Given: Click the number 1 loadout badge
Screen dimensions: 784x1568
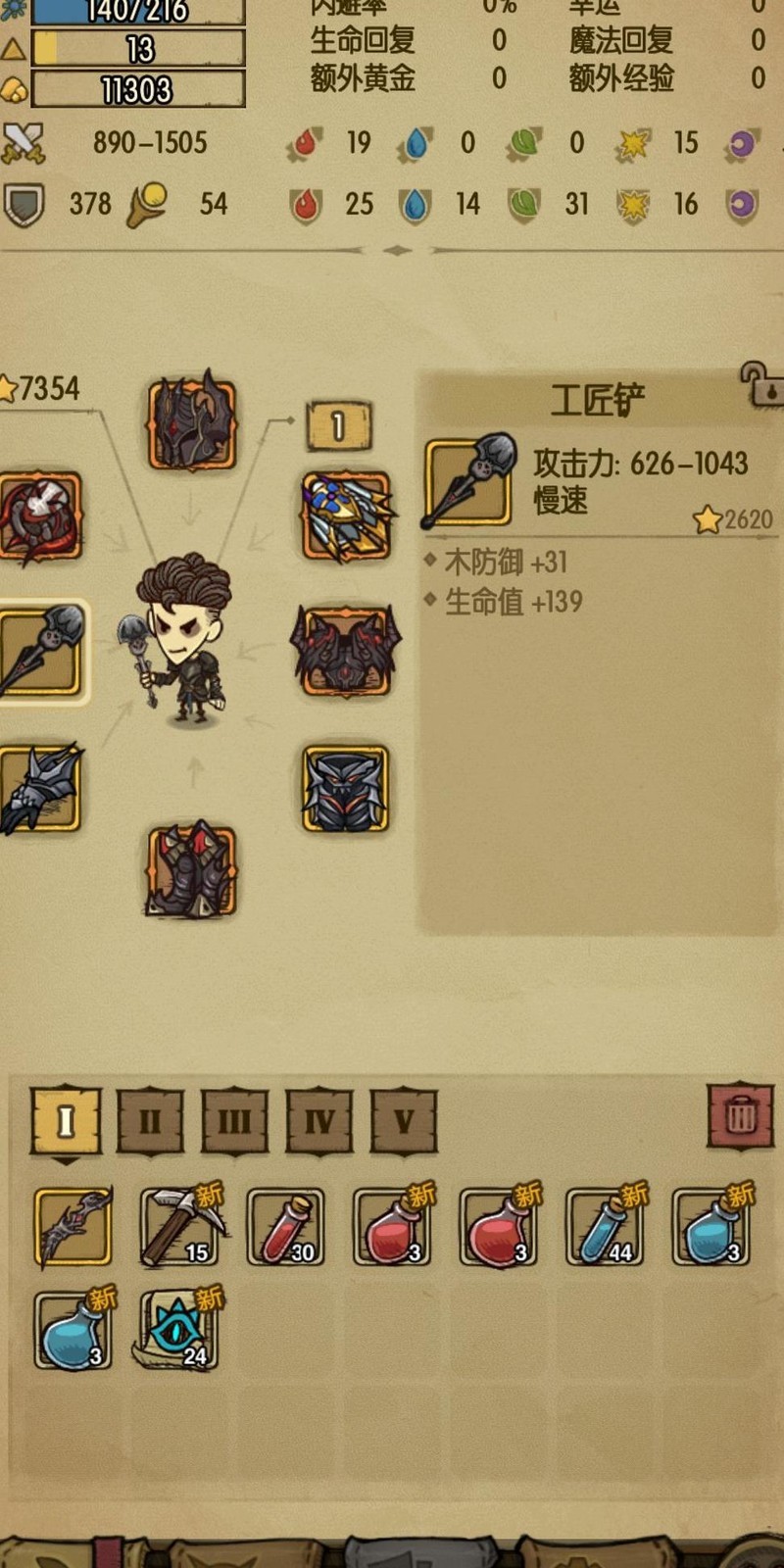Looking at the screenshot, I should point(338,426).
